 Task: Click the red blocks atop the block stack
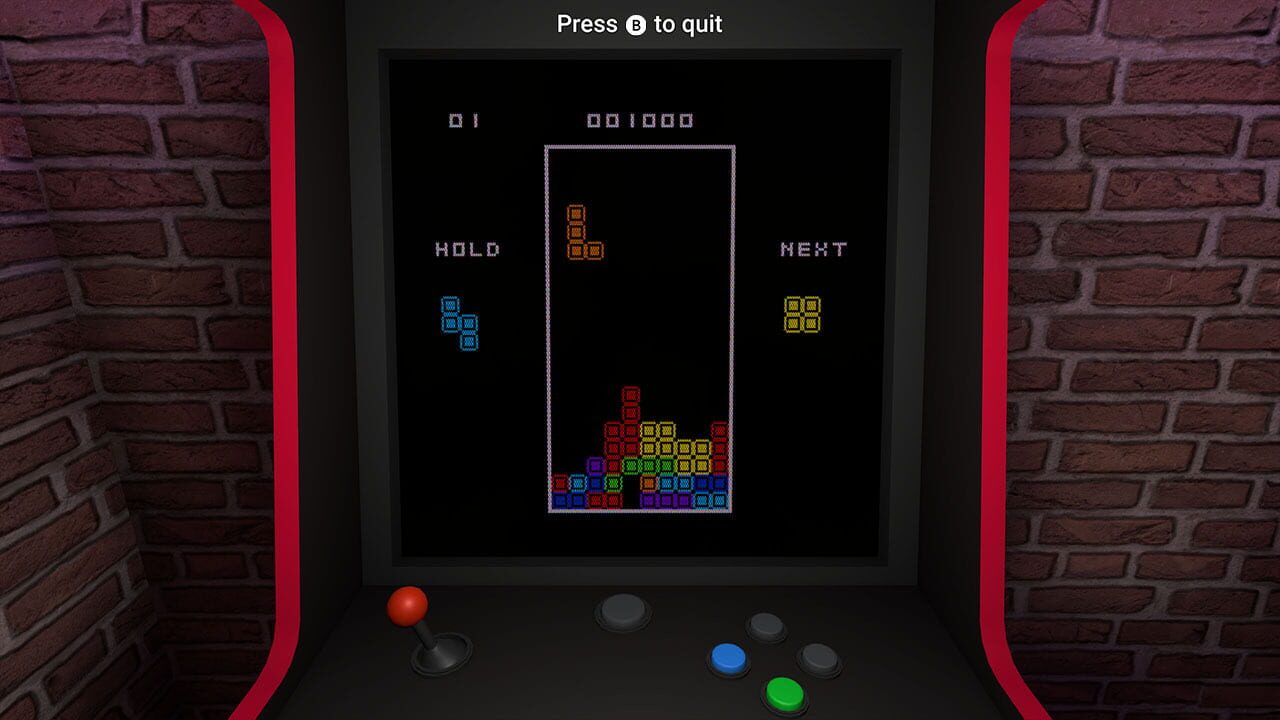tap(630, 395)
